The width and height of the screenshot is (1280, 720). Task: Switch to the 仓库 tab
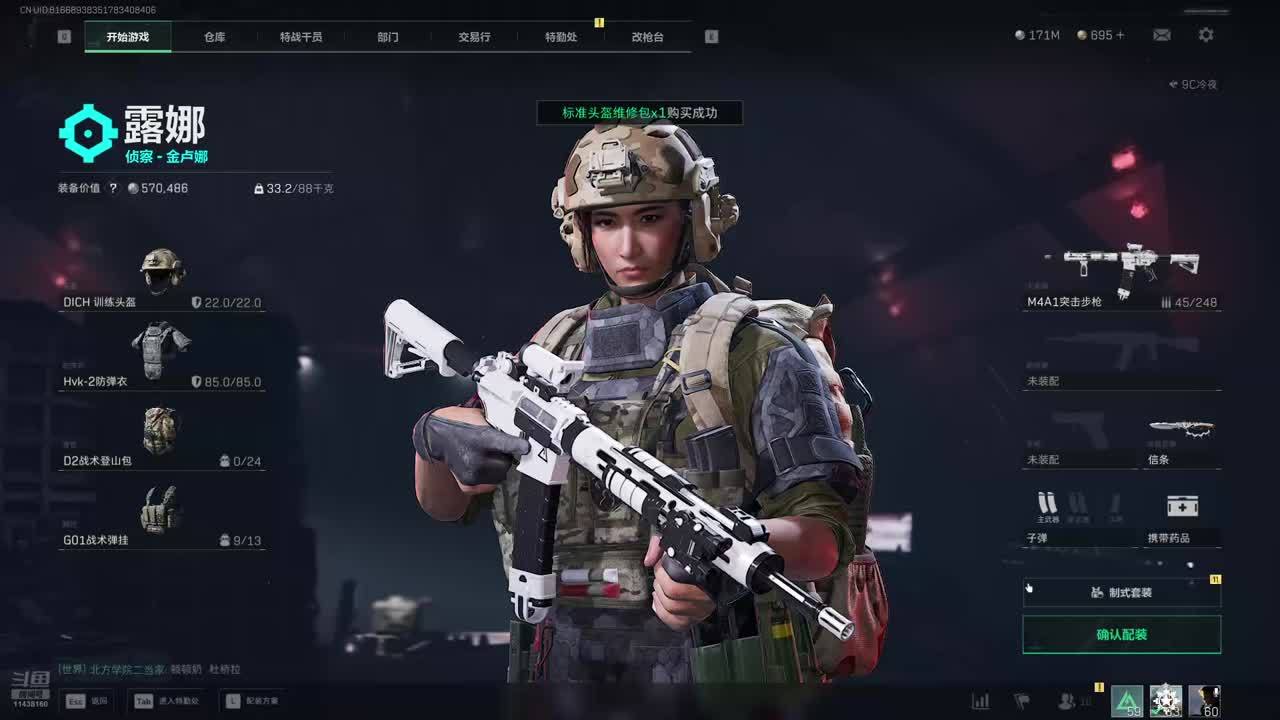pyautogui.click(x=215, y=37)
